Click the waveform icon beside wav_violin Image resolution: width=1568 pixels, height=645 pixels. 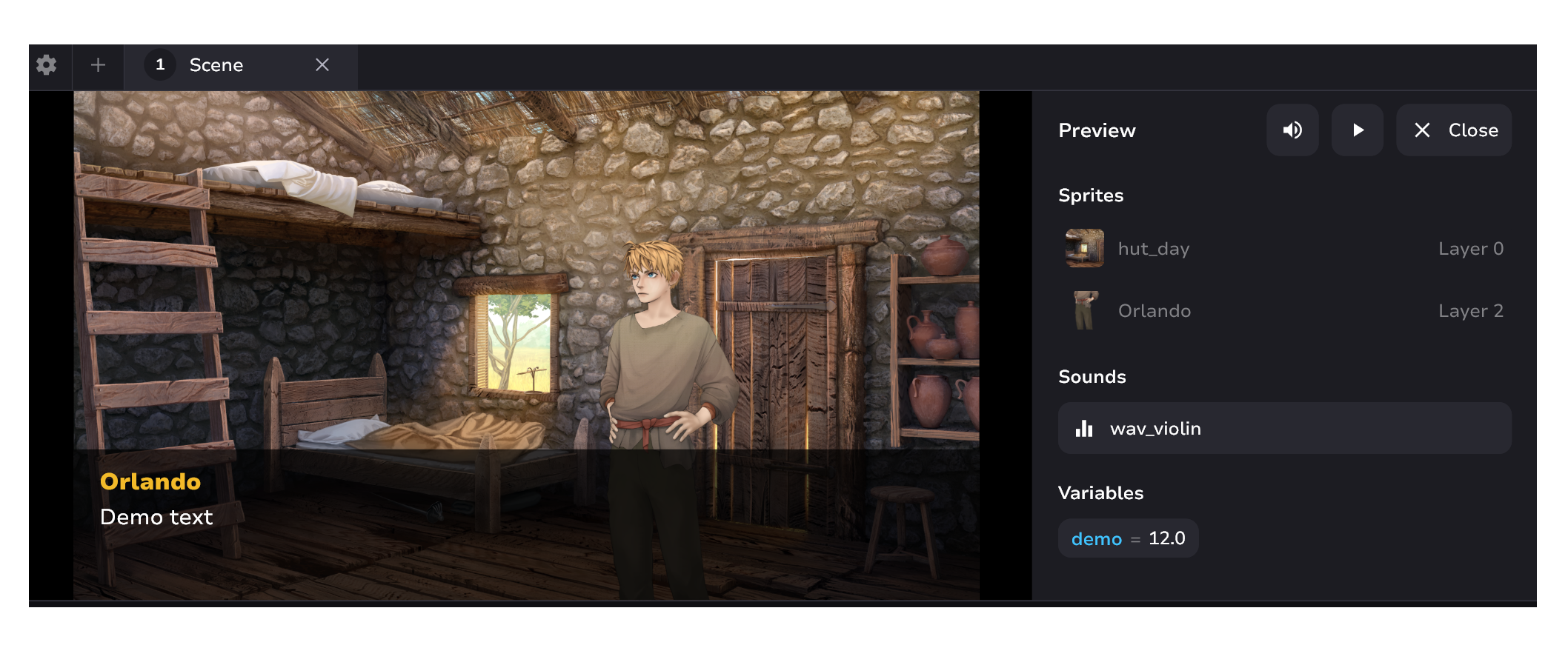click(x=1084, y=428)
